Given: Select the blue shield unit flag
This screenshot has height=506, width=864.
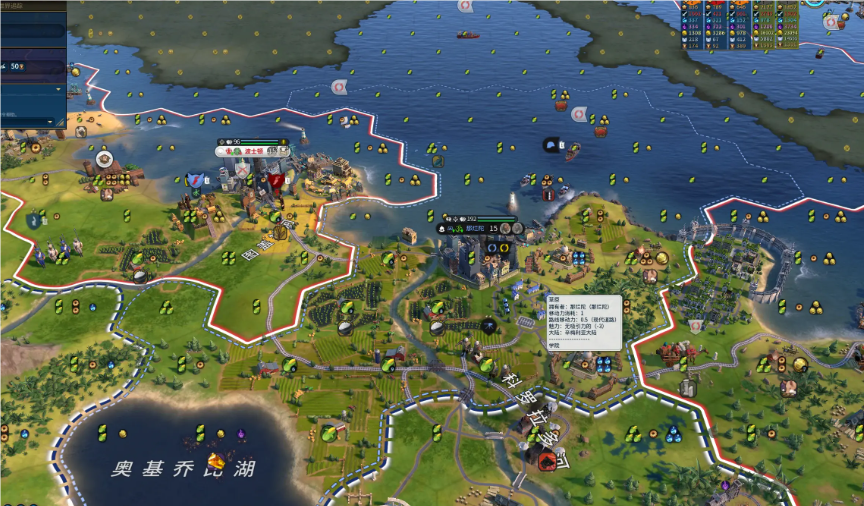Looking at the screenshot, I should pyautogui.click(x=194, y=179).
